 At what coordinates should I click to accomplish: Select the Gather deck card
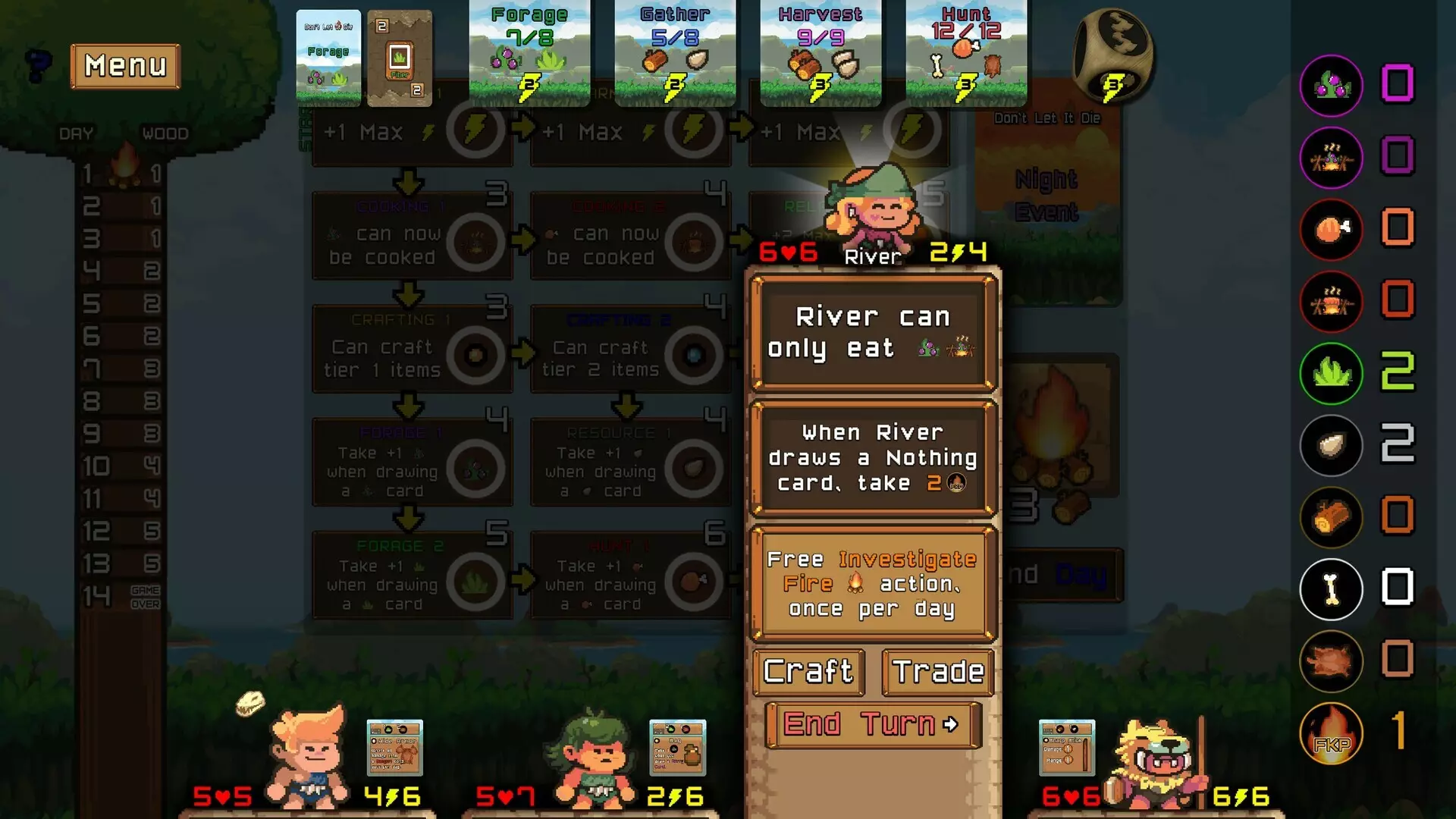tap(675, 53)
